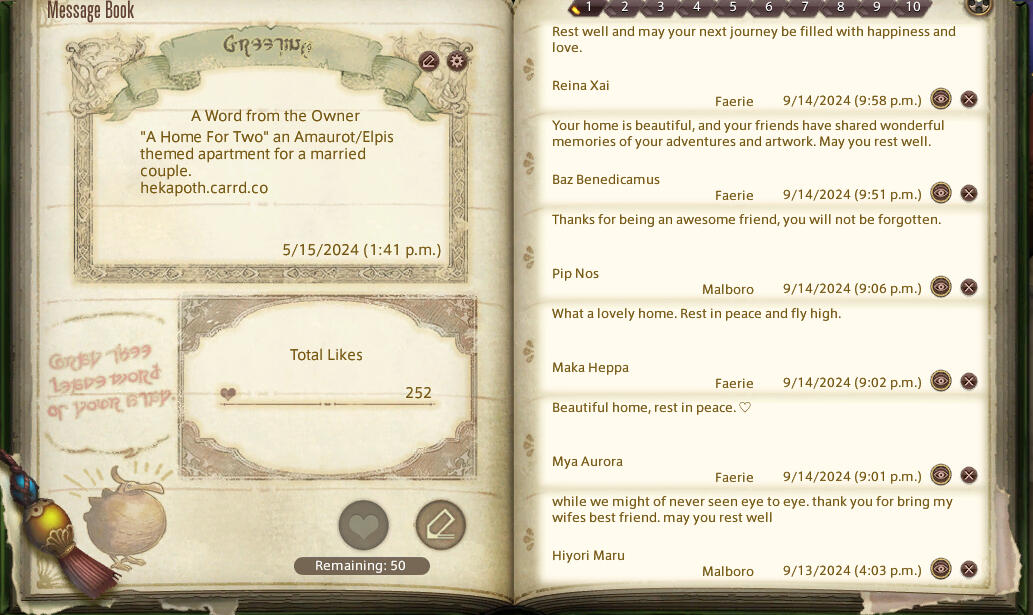Image resolution: width=1033 pixels, height=615 pixels.
Task: Remove Maka Heppa's message with the X
Action: pos(969,381)
